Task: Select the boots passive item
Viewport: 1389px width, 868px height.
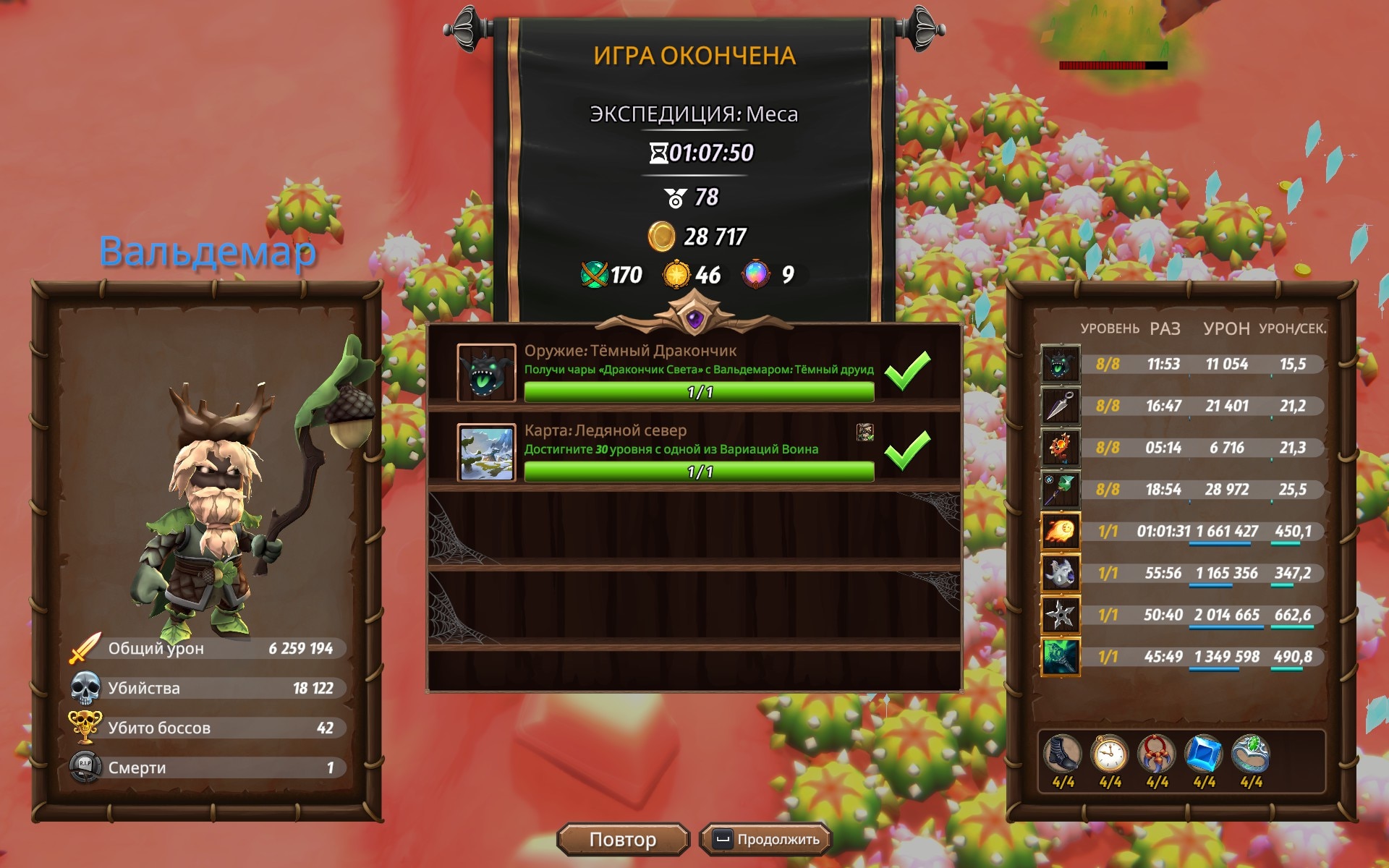Action: coord(1063,755)
